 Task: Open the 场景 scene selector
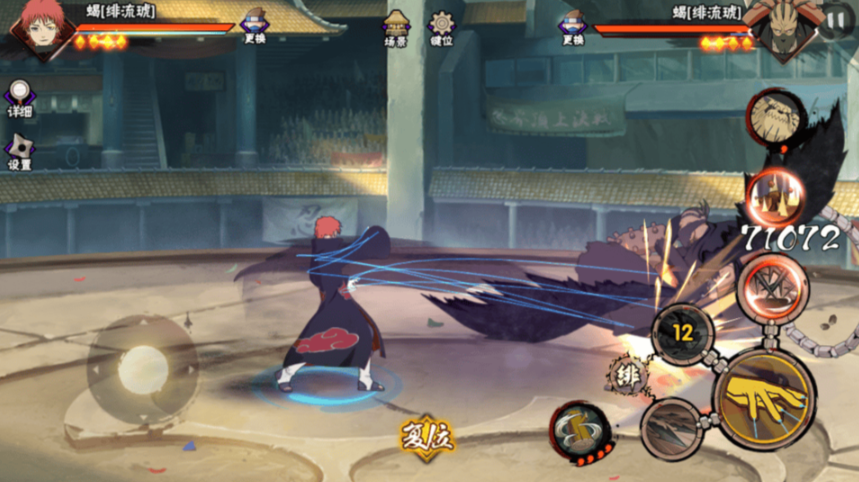pyautogui.click(x=398, y=28)
